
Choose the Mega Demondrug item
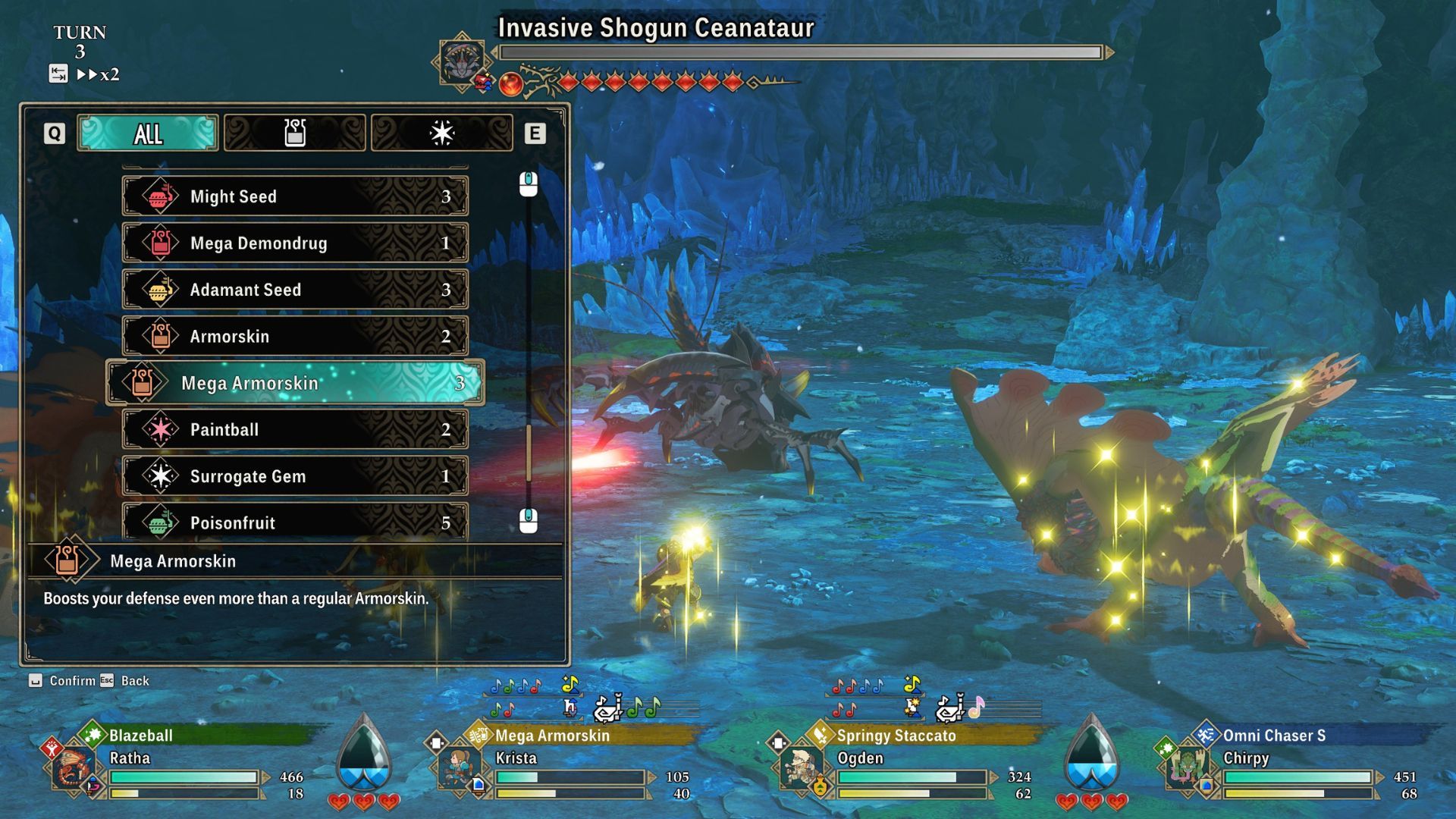click(295, 243)
